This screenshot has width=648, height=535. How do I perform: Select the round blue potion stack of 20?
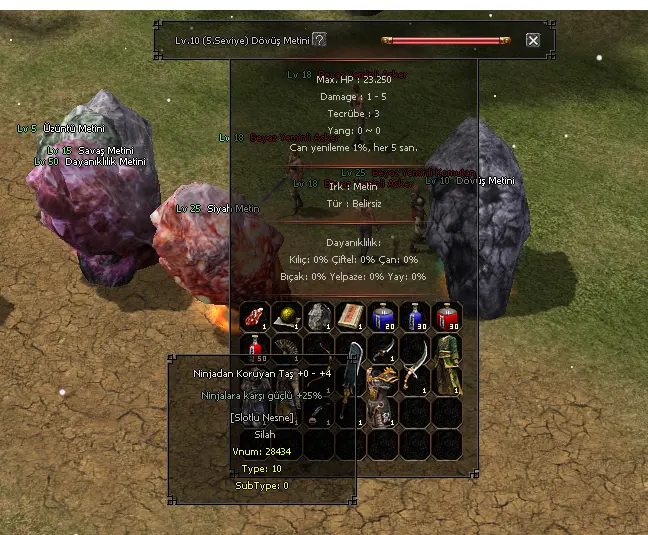tap(383, 316)
